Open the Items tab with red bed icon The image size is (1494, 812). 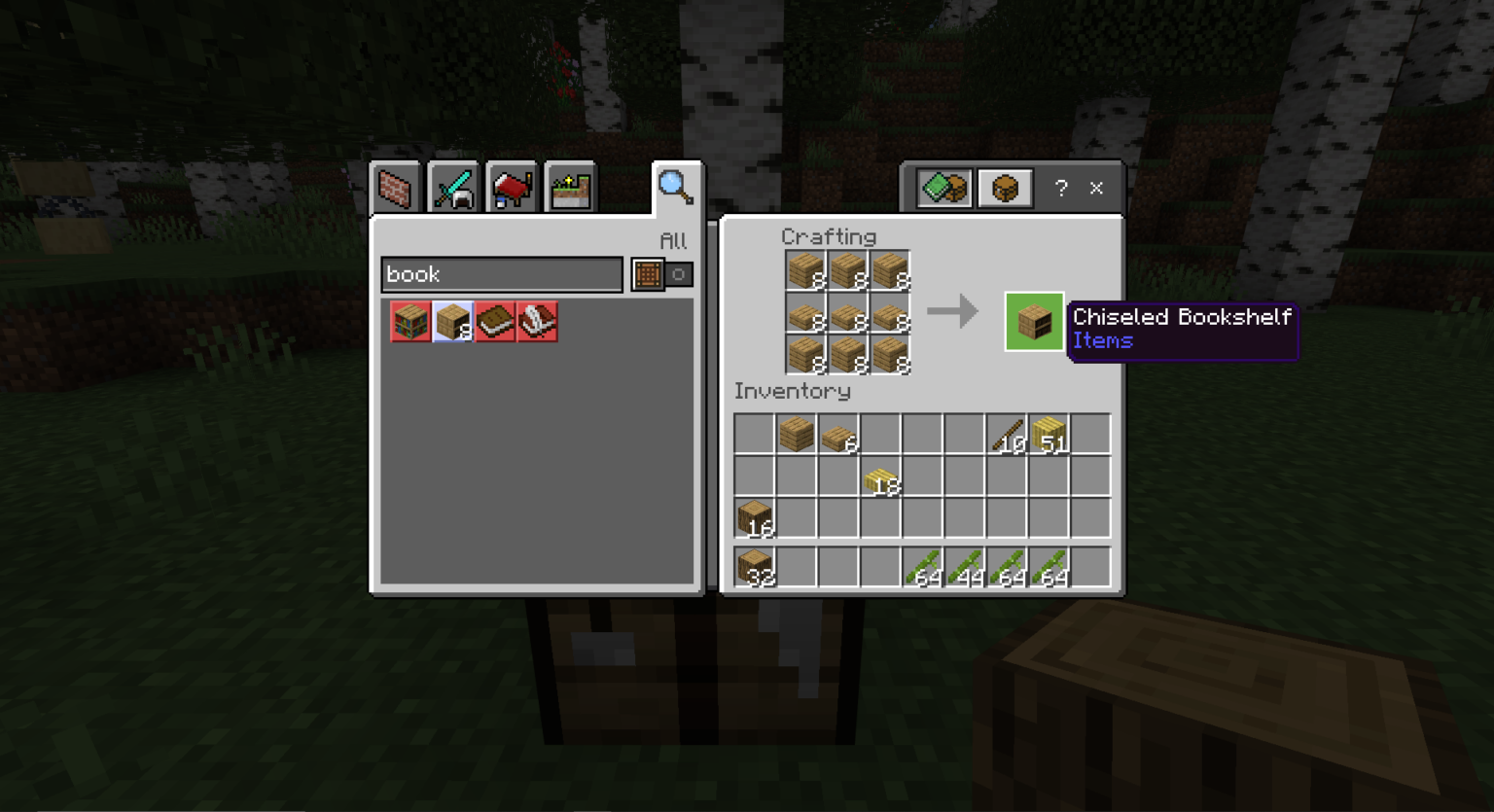click(x=513, y=187)
